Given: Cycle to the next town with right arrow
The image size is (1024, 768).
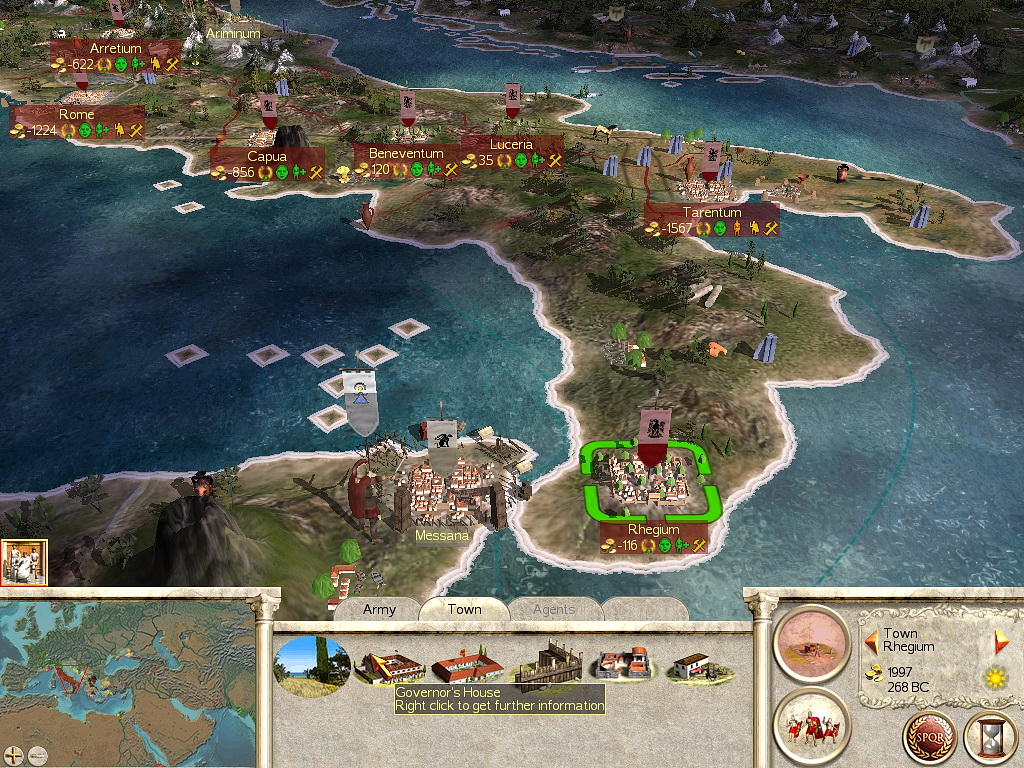Looking at the screenshot, I should [1001, 641].
